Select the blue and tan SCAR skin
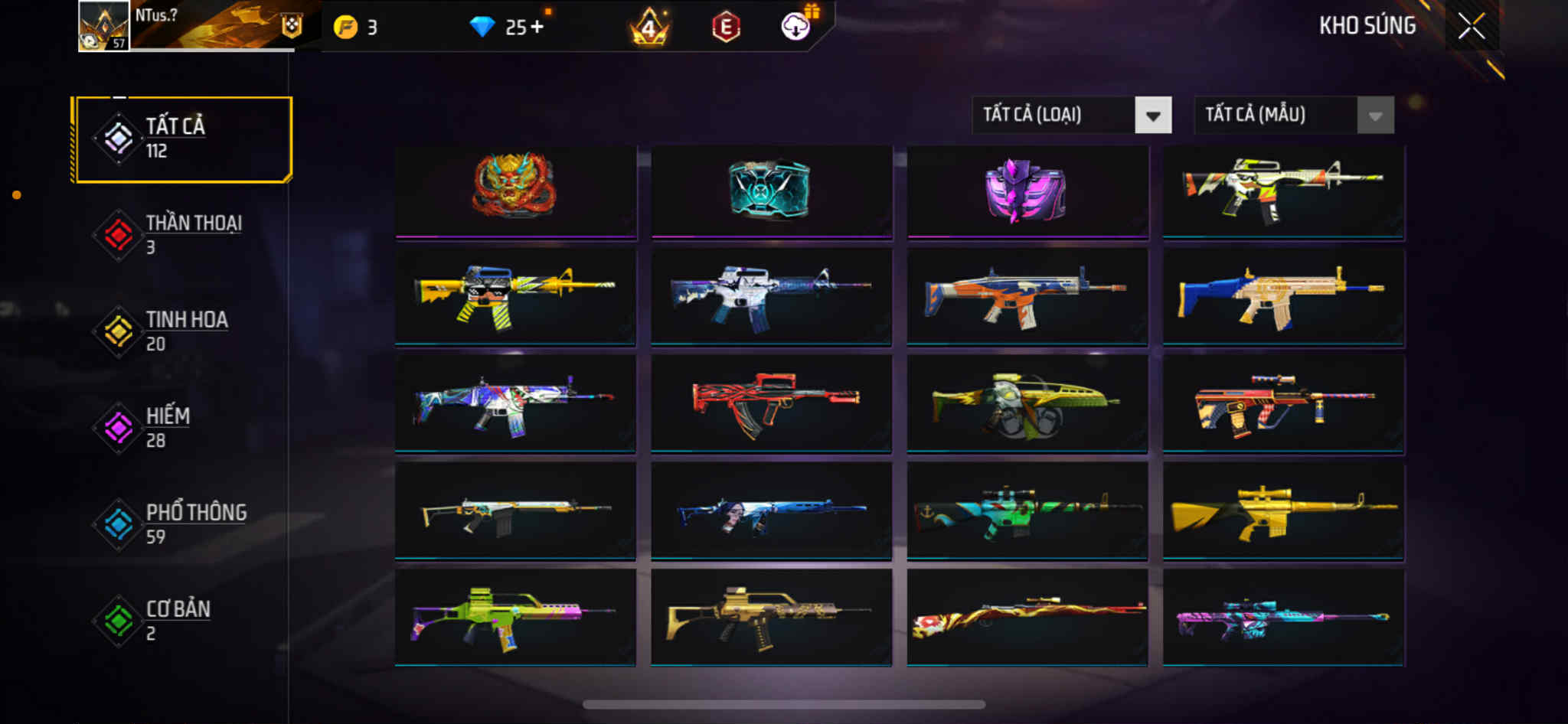Screen dimensions: 1568x724 (1283, 297)
